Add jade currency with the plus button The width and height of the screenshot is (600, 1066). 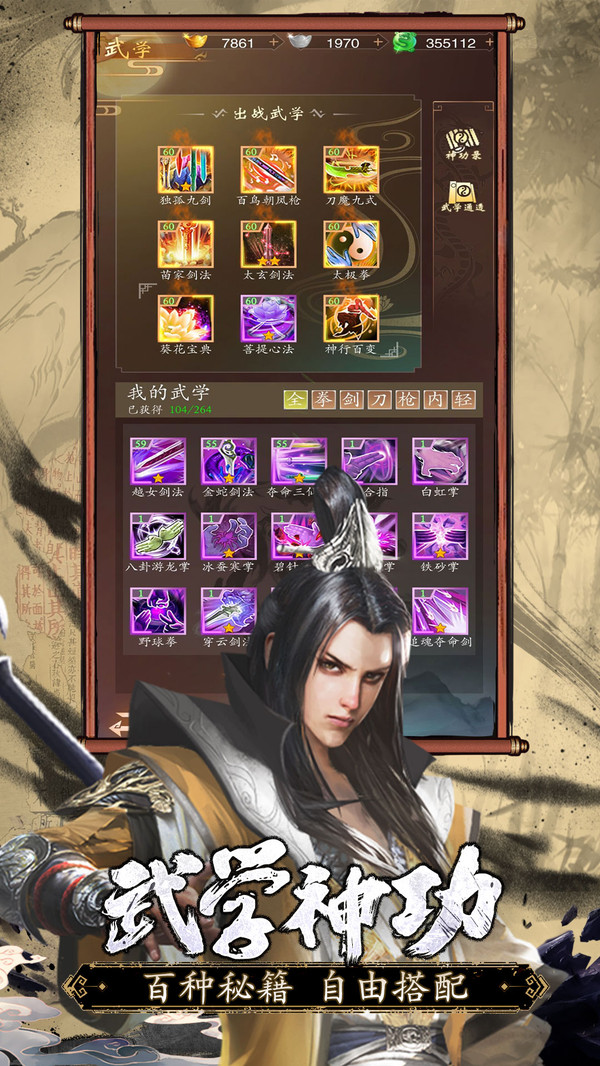(x=489, y=43)
